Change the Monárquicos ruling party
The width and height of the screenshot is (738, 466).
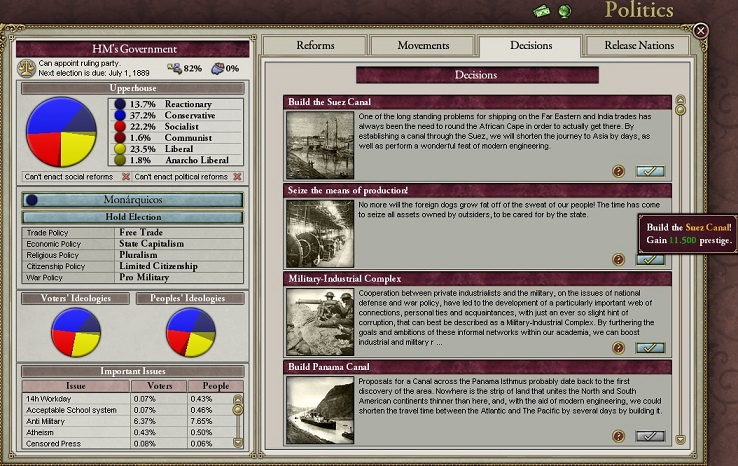133,200
